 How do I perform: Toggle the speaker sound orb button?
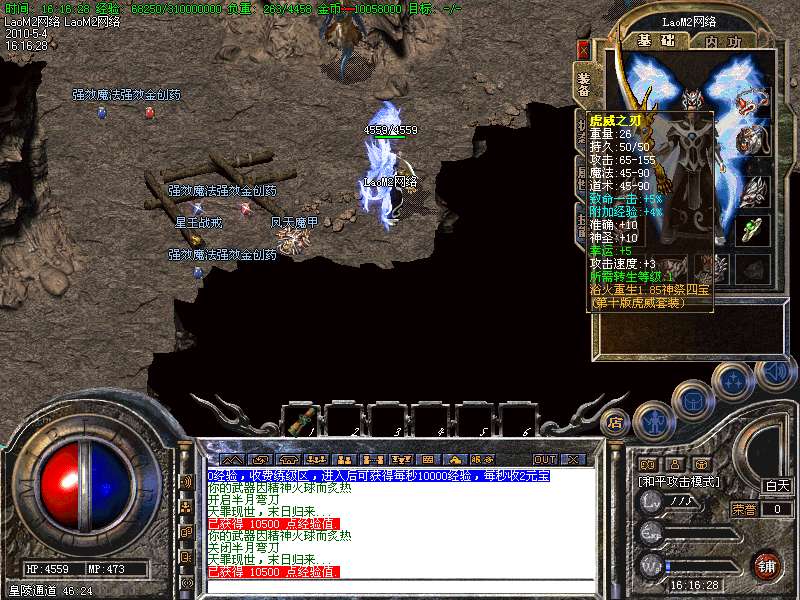click(773, 372)
